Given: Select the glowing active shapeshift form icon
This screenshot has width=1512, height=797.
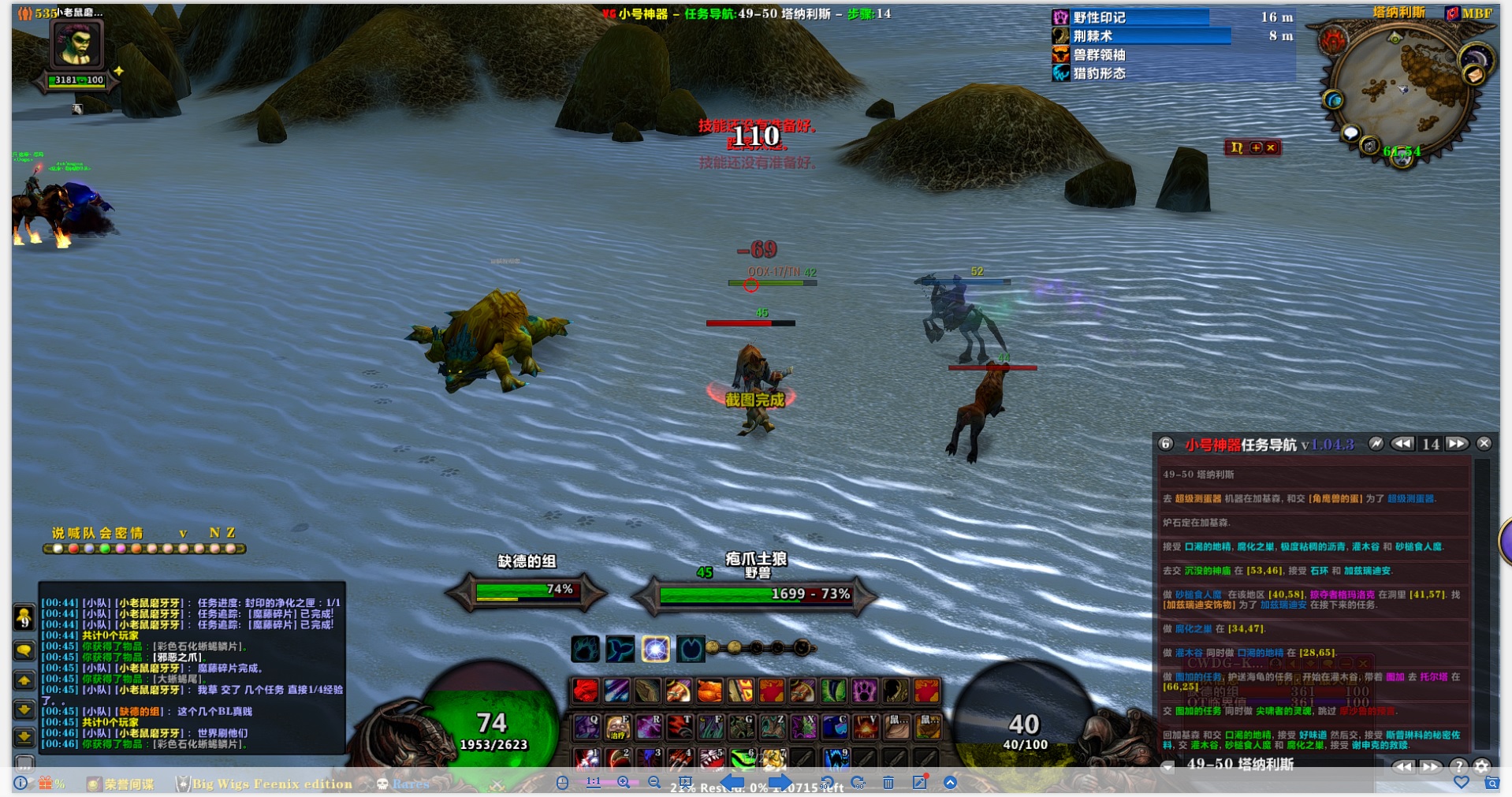Looking at the screenshot, I should [x=655, y=649].
